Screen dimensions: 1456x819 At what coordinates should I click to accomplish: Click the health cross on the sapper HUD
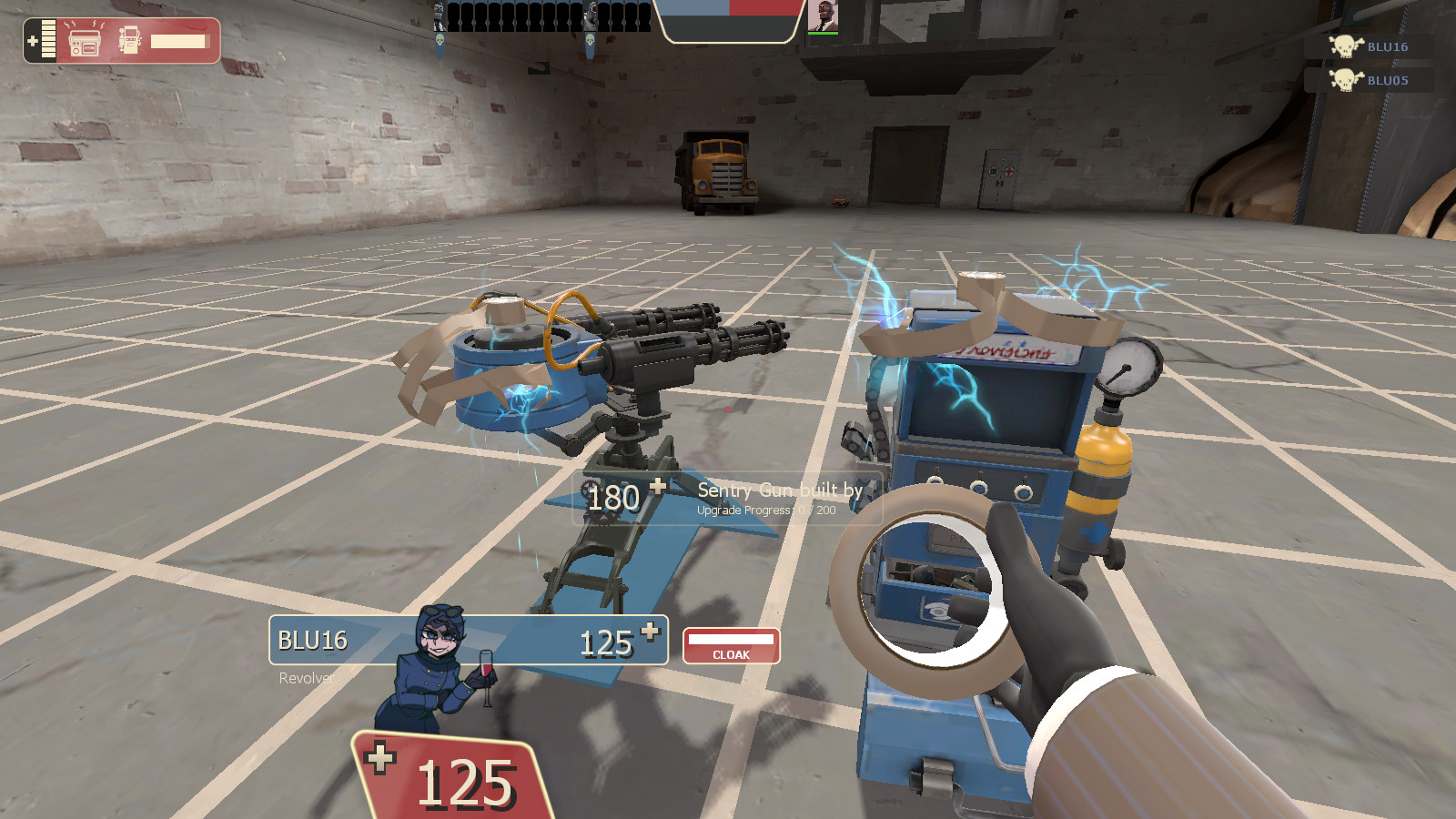[x=33, y=40]
